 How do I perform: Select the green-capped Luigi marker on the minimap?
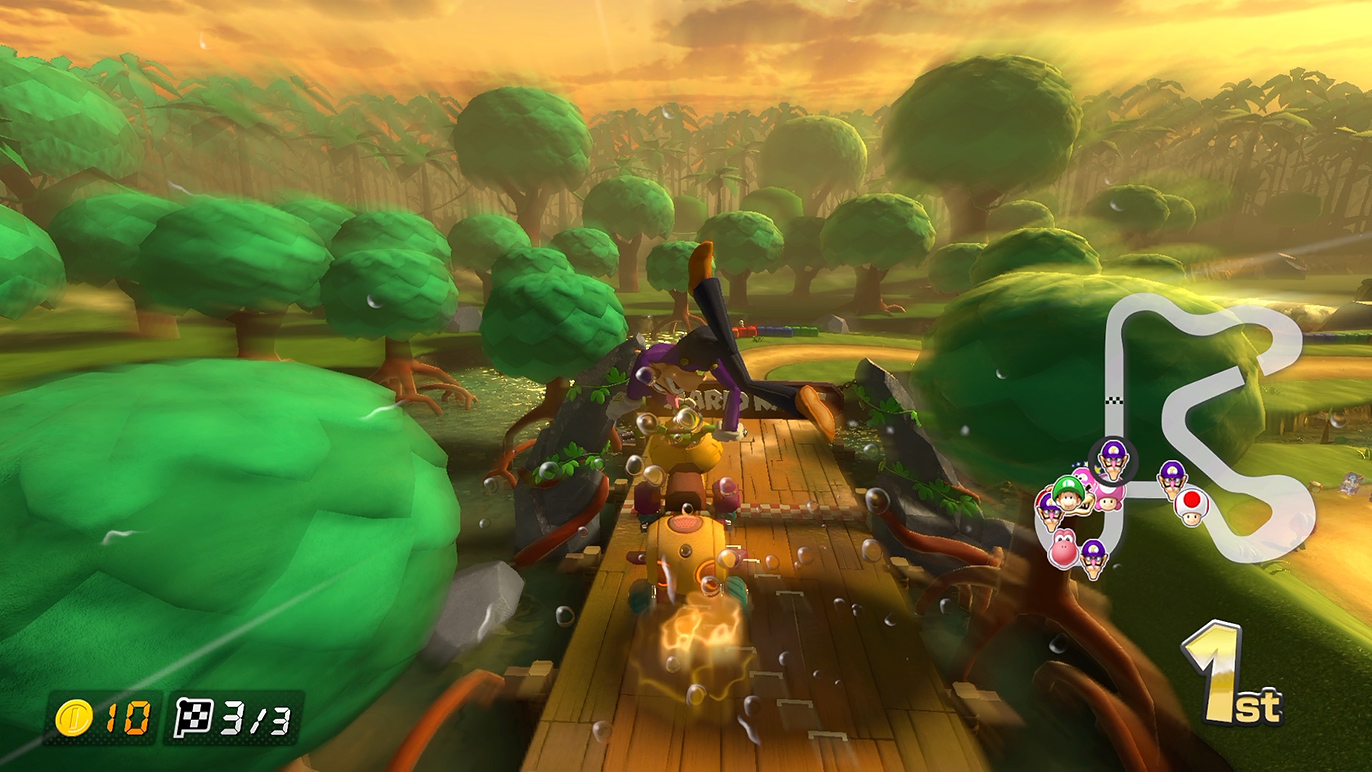pyautogui.click(x=1069, y=493)
